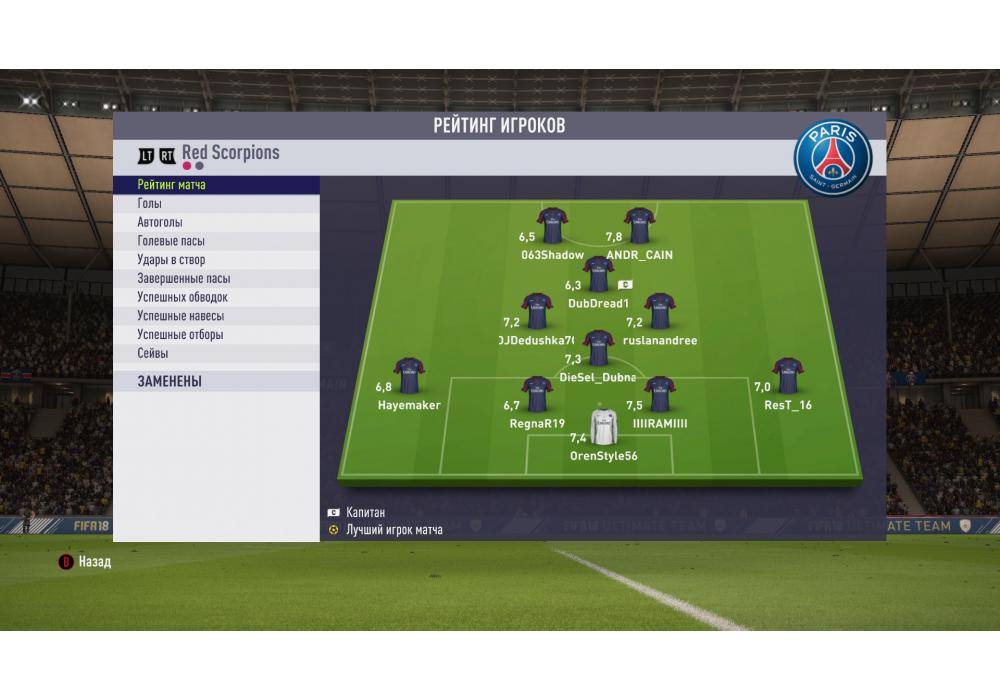Select player ResT_16 on the pitch
The width and height of the screenshot is (1000, 700).
(788, 375)
